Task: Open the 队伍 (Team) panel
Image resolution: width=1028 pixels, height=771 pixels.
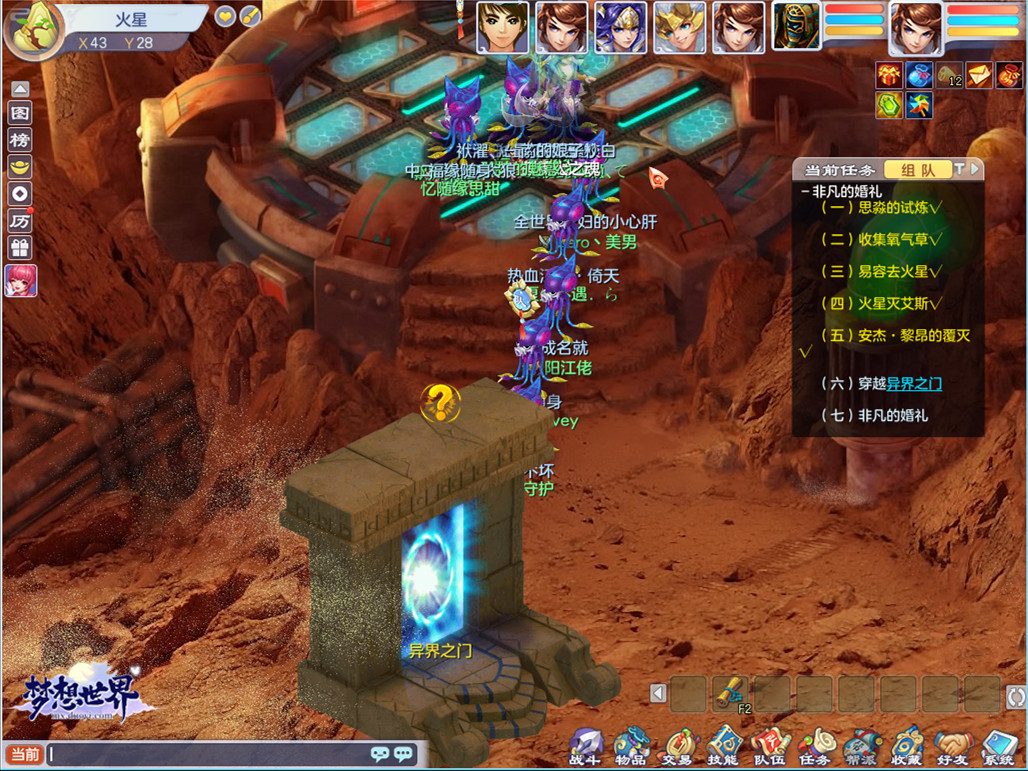Action: [769, 745]
